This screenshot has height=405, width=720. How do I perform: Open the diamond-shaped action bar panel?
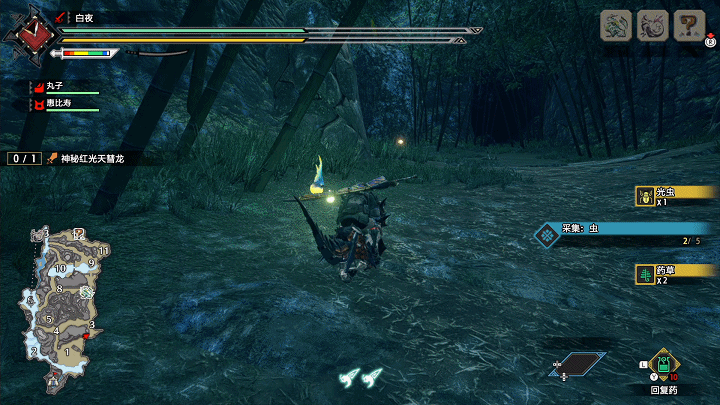pos(580,364)
